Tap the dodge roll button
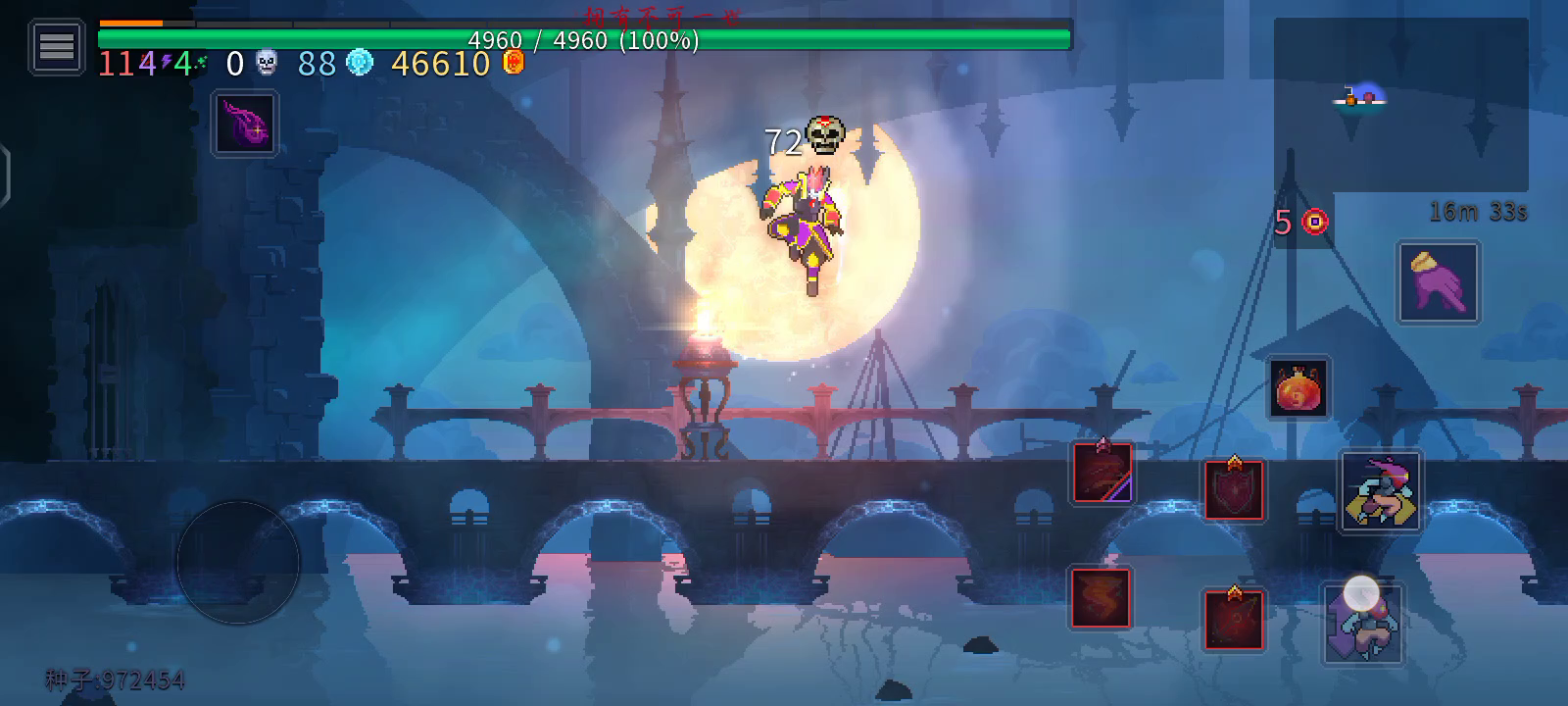This screenshot has height=706, width=1568. 1380,490
